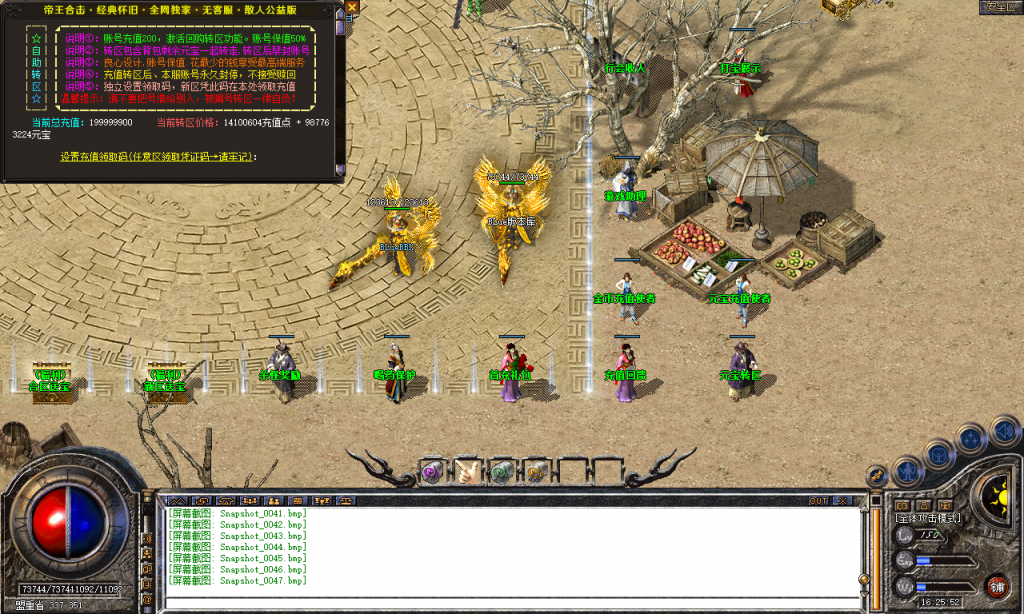This screenshot has height=614, width=1024.
Task: Close the self-service zone transfer panel
Action: [x=352, y=6]
